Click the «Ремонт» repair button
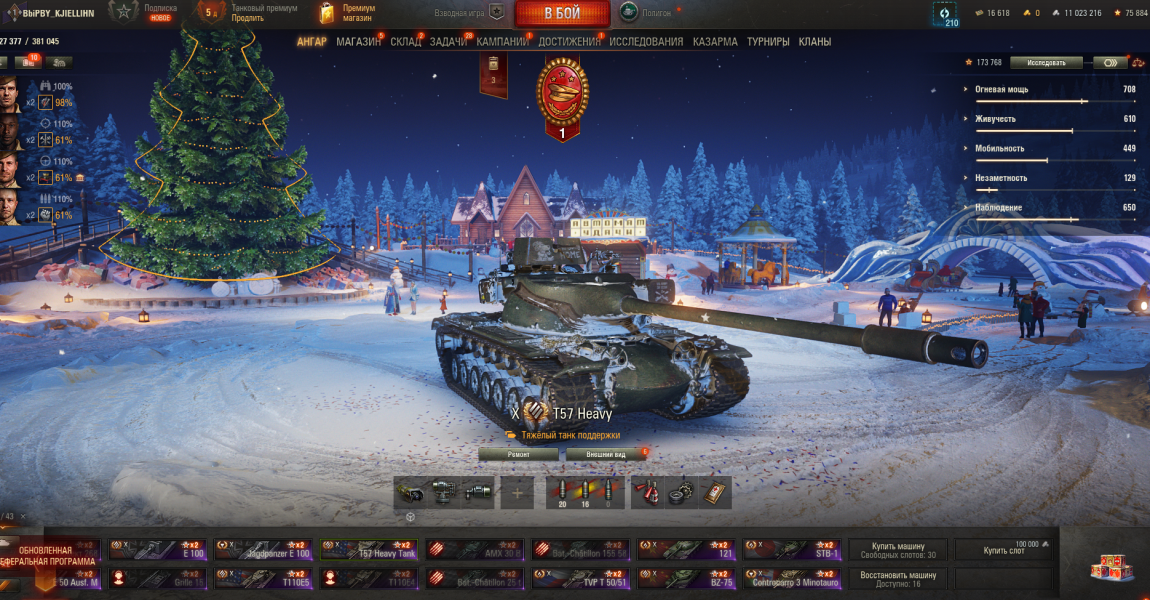1150x600 pixels. 518,454
